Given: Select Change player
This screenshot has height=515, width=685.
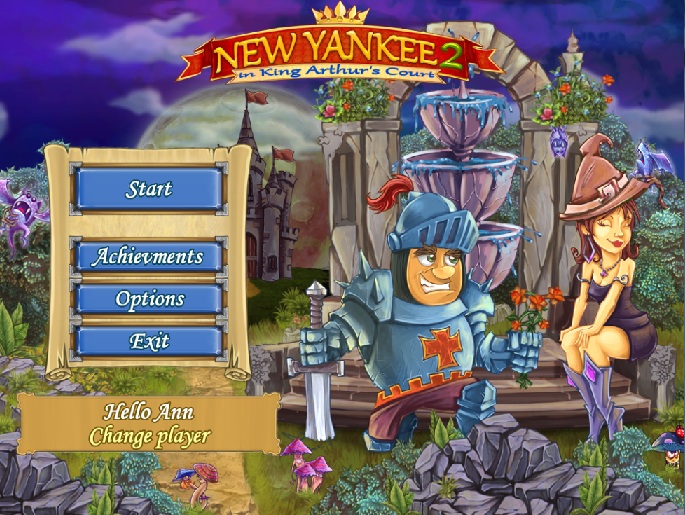Looking at the screenshot, I should click(x=149, y=436).
